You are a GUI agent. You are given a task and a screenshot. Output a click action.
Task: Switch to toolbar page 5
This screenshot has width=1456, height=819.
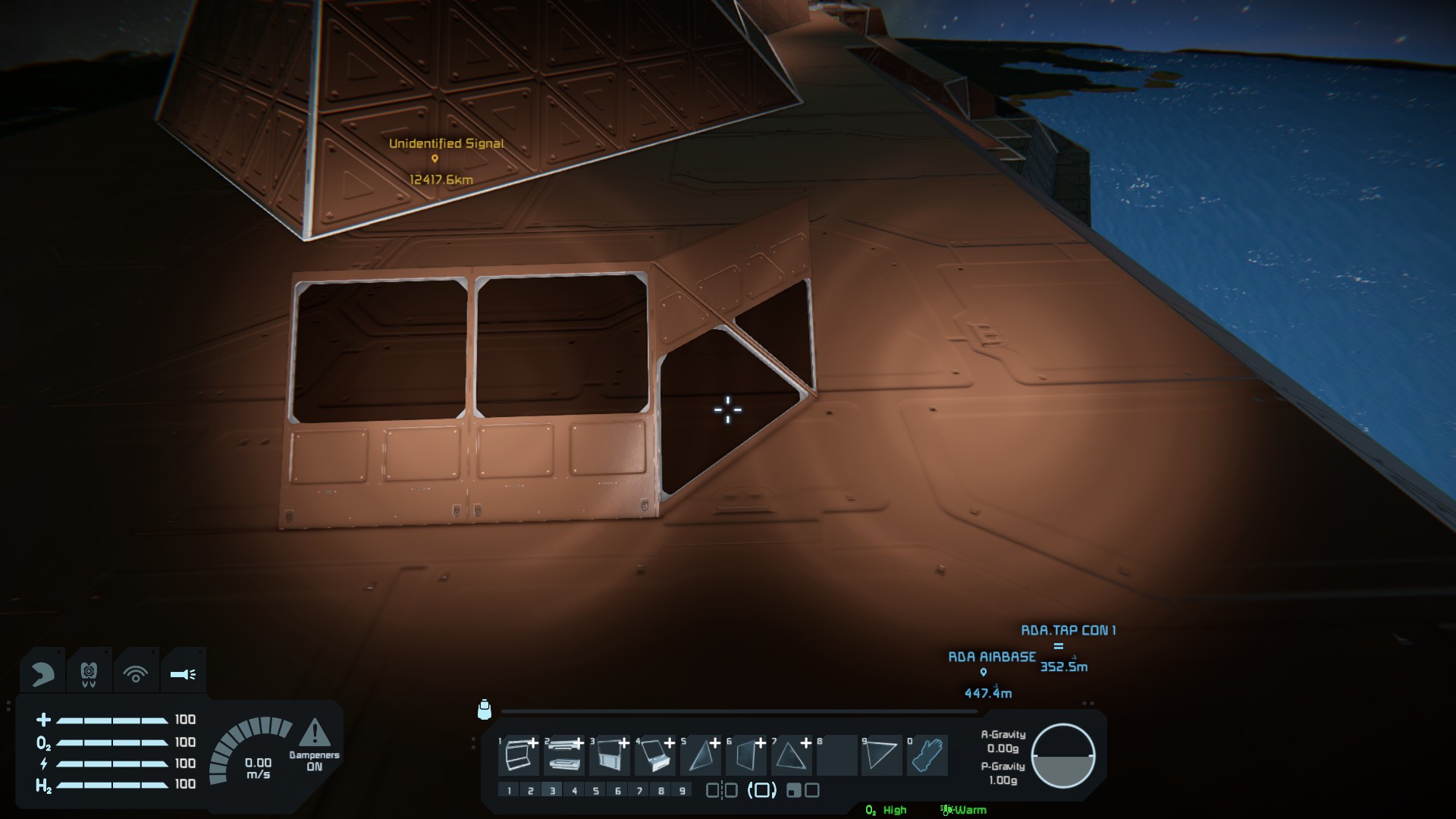(596, 791)
